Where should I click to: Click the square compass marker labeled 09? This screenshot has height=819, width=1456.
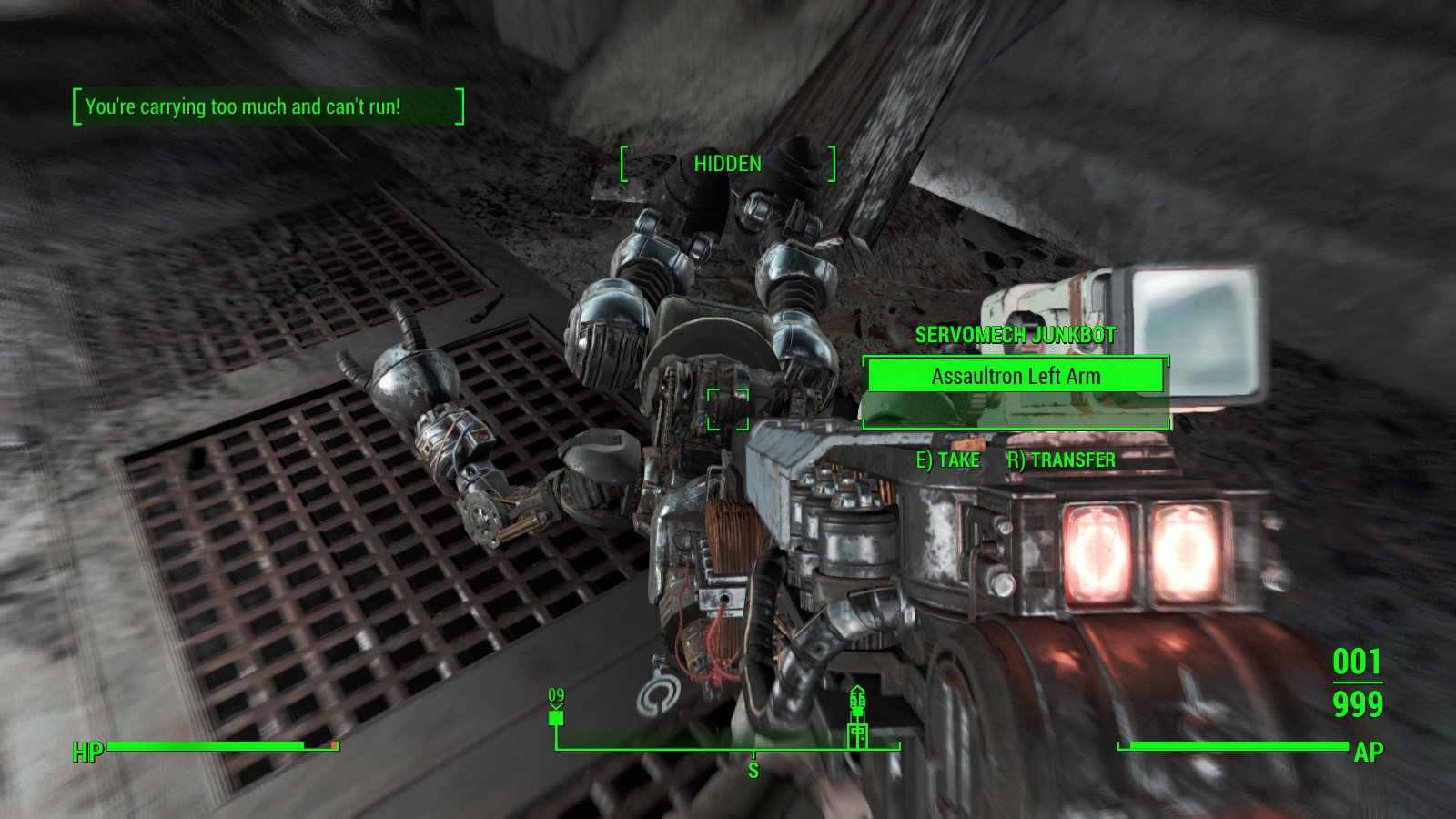pyautogui.click(x=556, y=718)
